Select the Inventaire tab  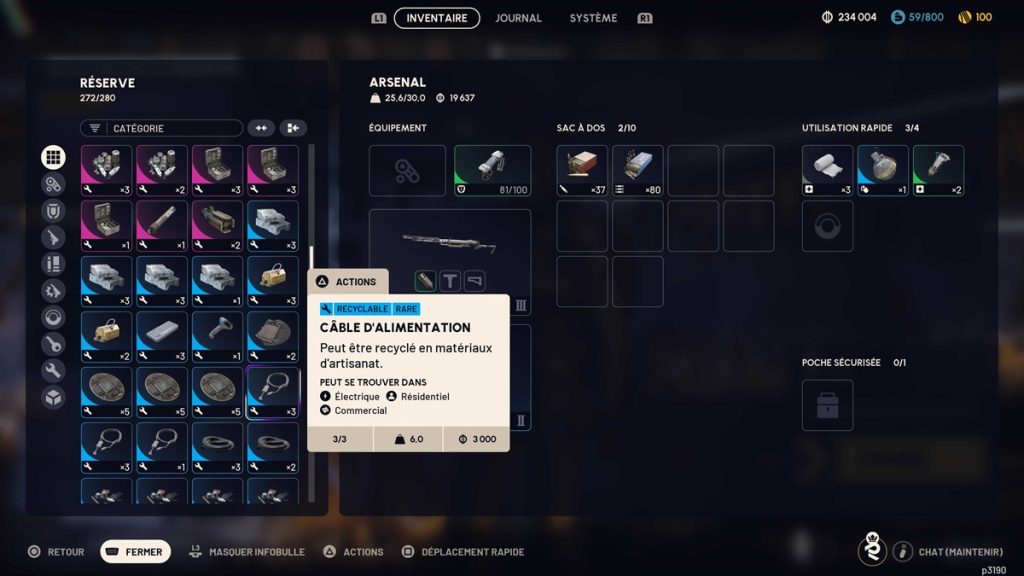point(437,18)
